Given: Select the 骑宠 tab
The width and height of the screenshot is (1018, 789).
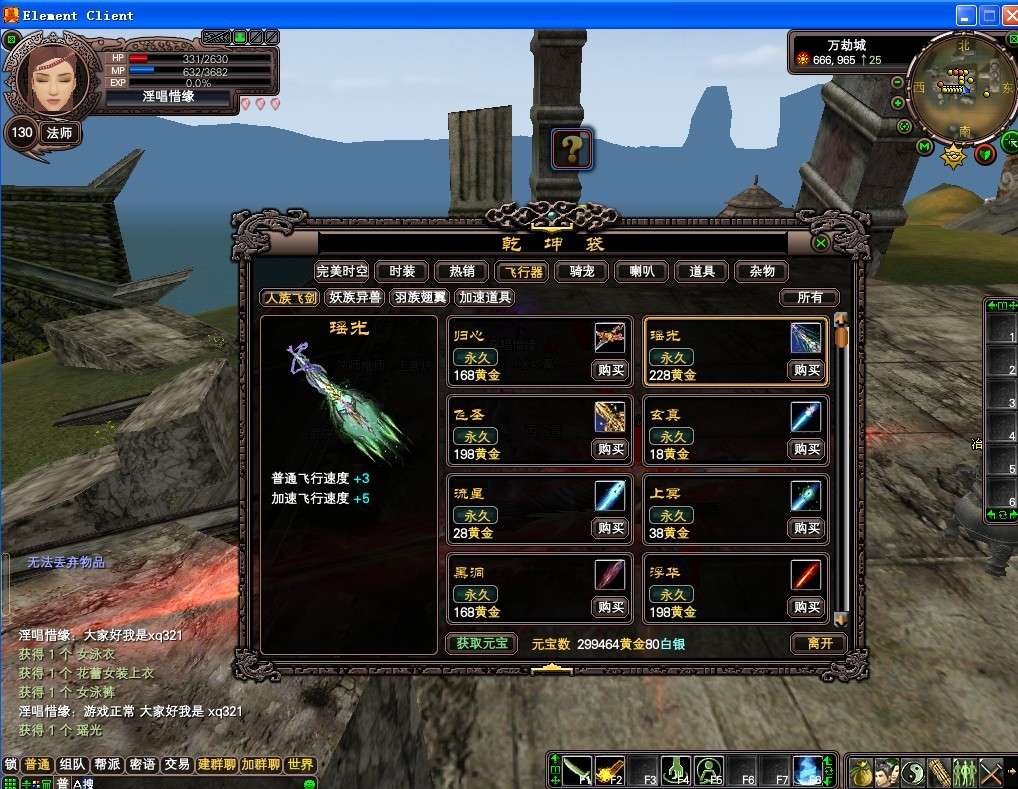Looking at the screenshot, I should coord(582,271).
